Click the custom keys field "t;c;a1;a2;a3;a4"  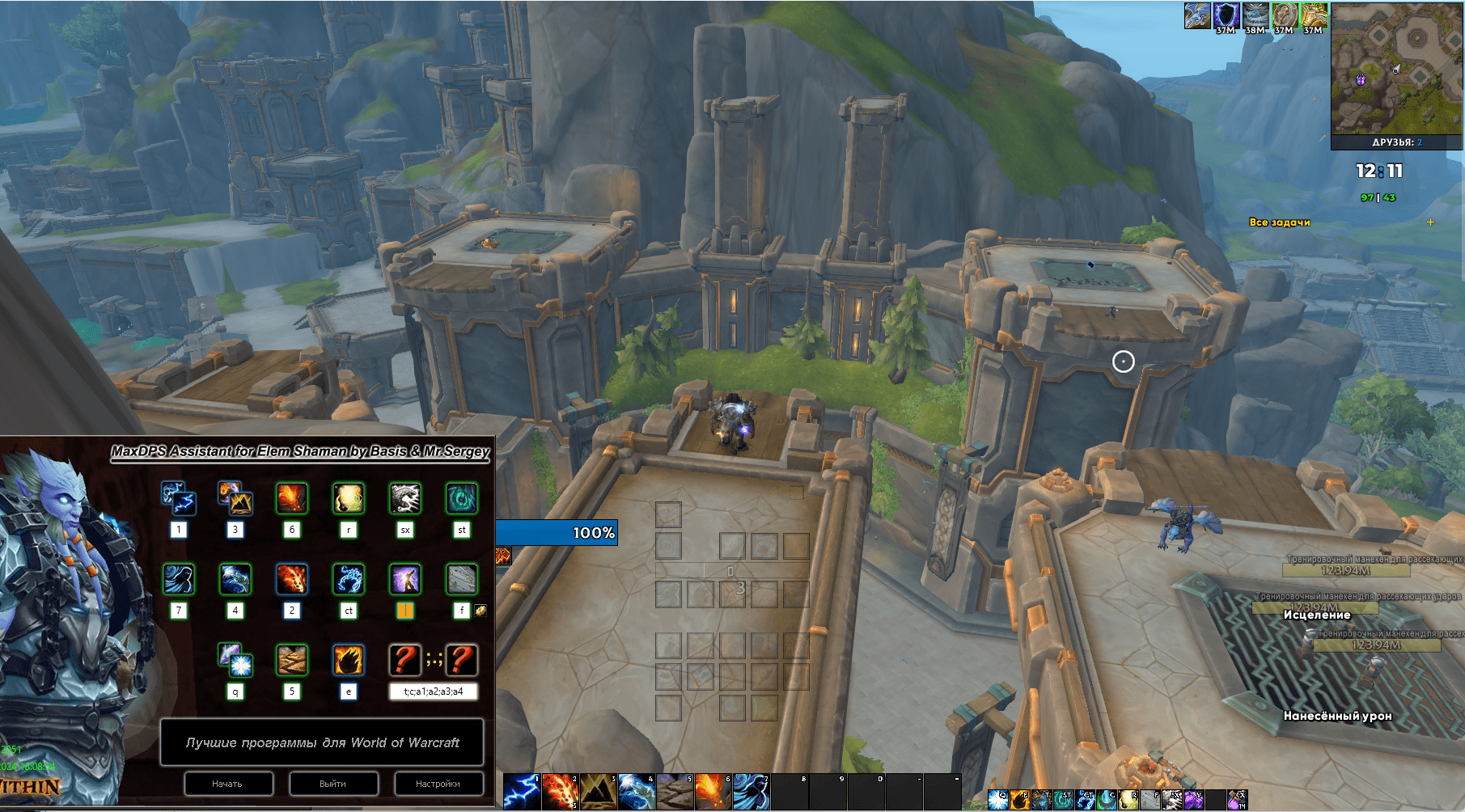click(x=433, y=691)
